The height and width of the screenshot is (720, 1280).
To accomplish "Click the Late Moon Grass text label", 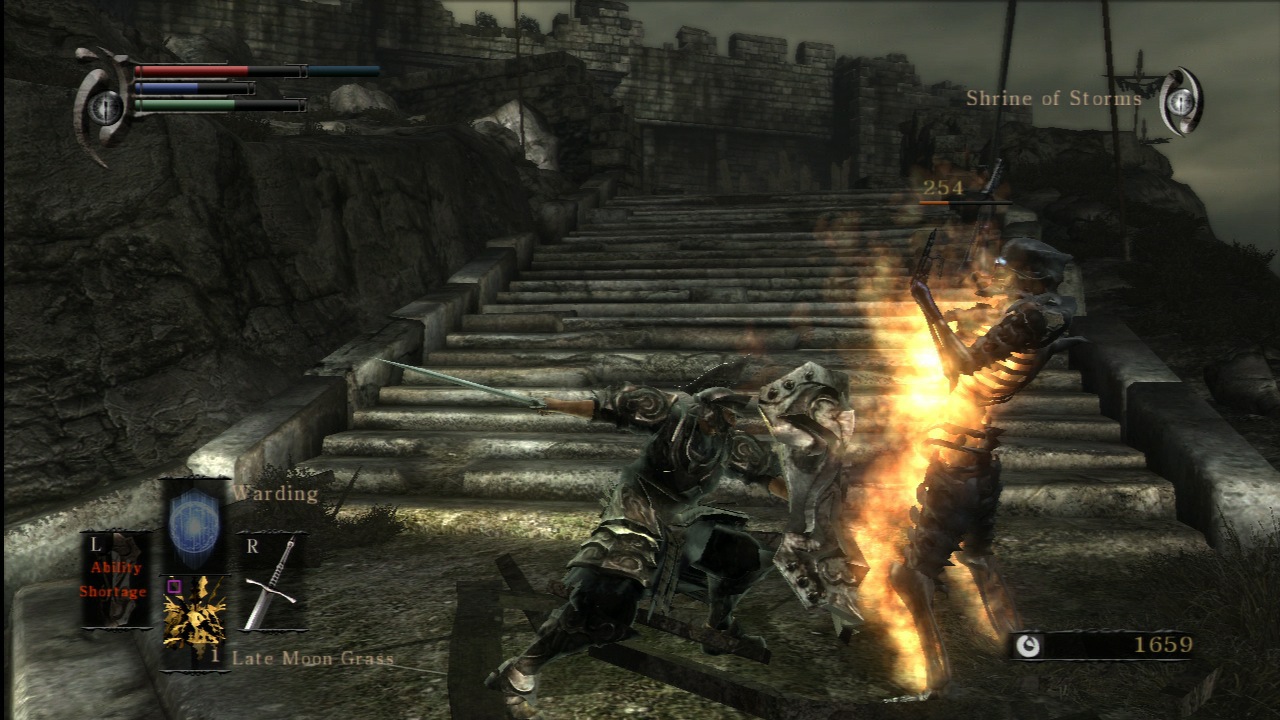I will [311, 658].
